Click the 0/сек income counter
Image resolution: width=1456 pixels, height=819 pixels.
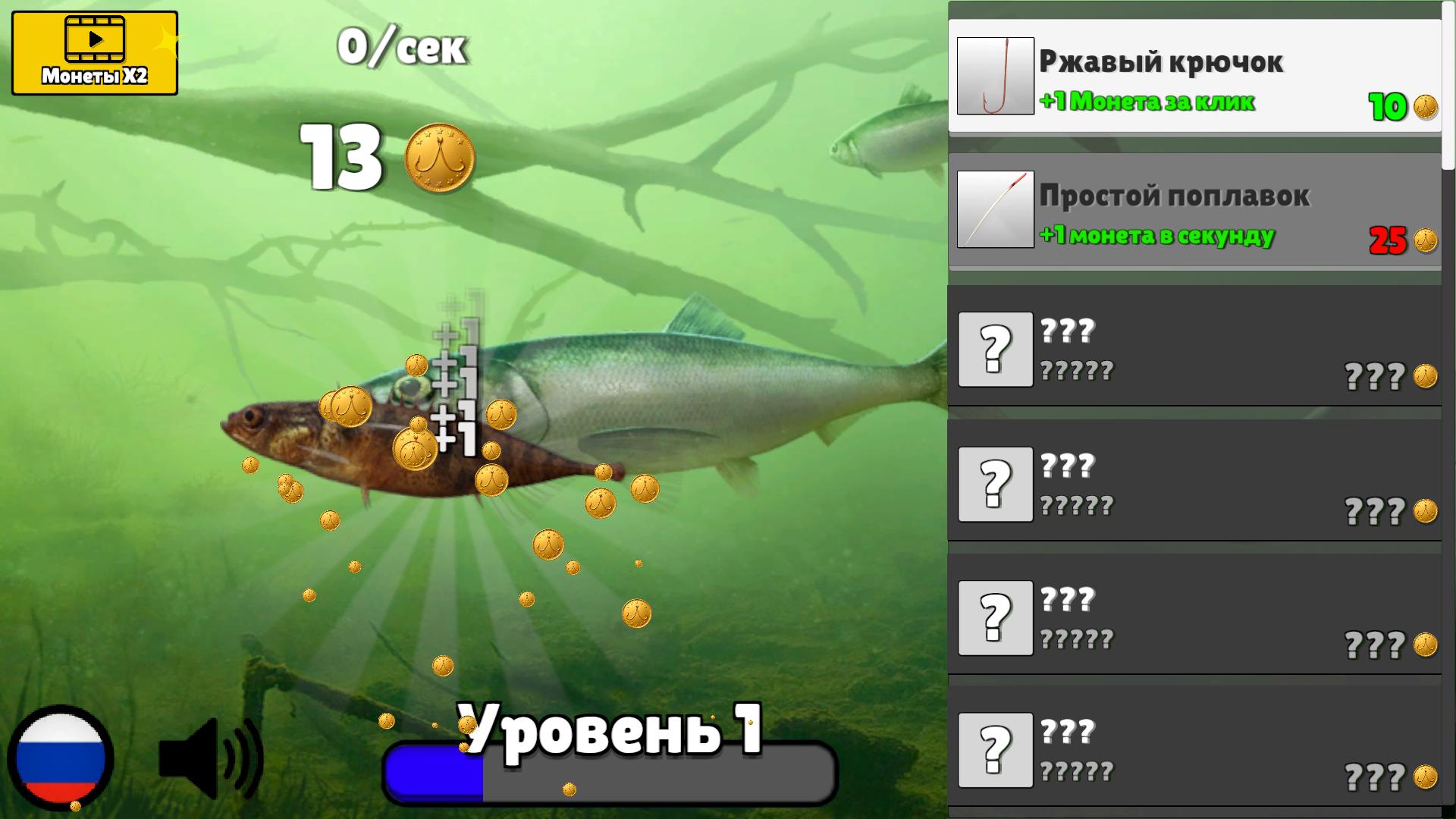pos(402,47)
